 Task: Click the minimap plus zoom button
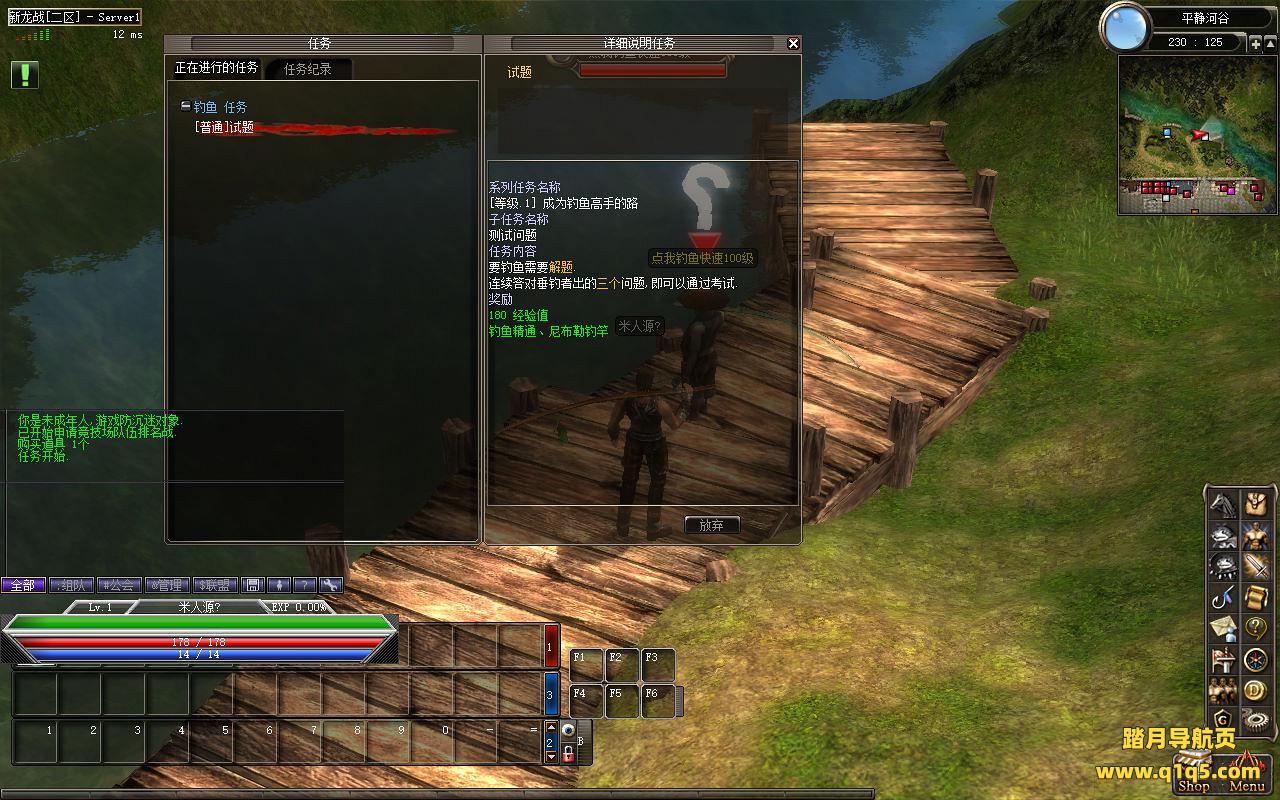coord(1256,43)
